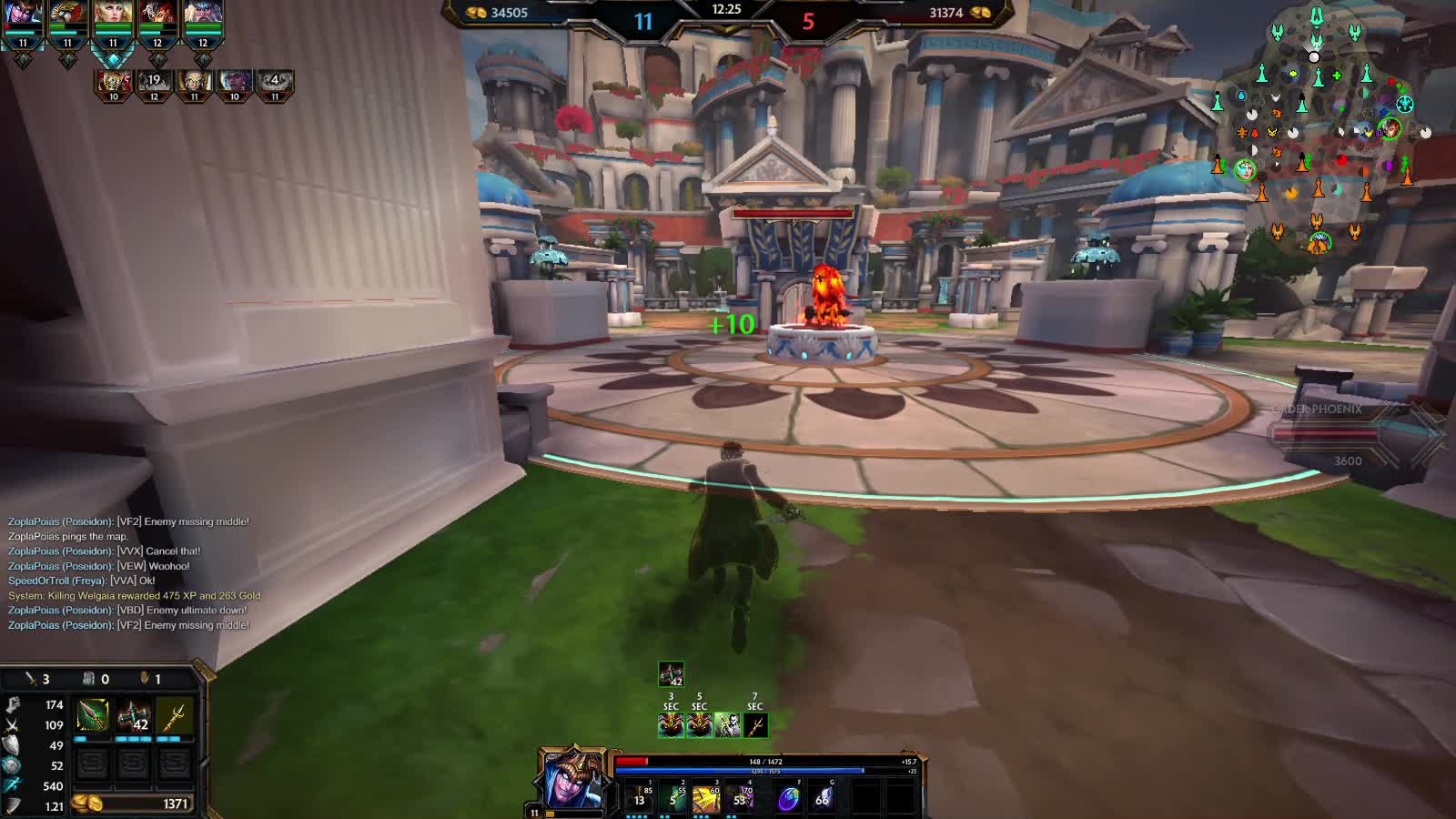Click the dead enemy portrait showing 19
This screenshot has width=1456, height=819.
click(x=154, y=83)
